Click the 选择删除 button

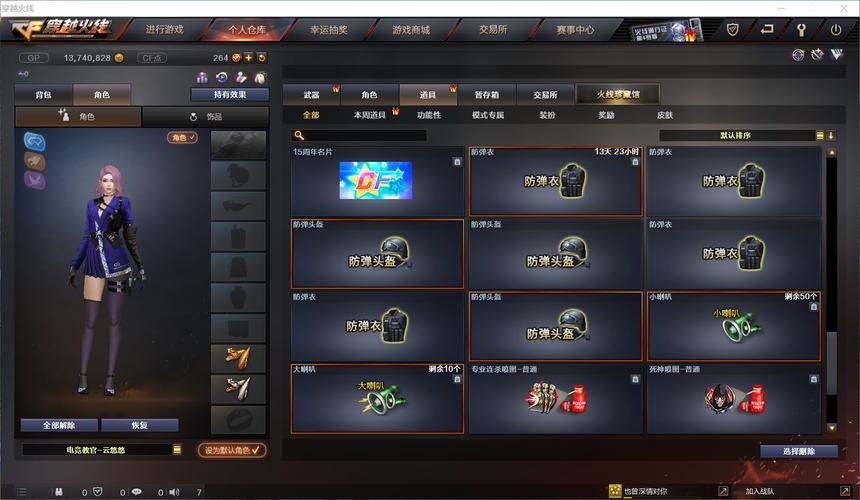coord(798,451)
